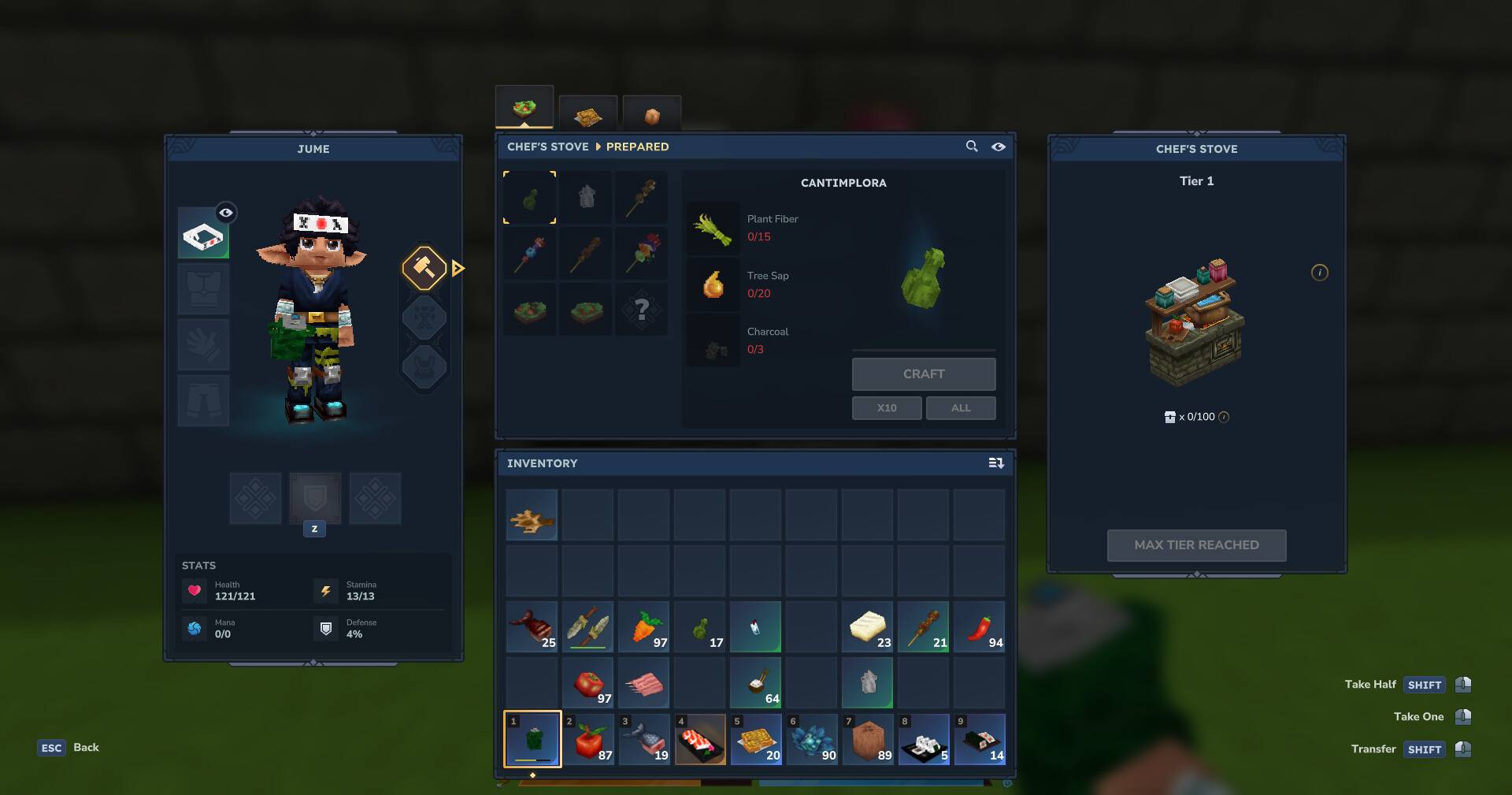This screenshot has width=1512, height=795.
Task: Craft ten using the X10 button
Action: [886, 408]
